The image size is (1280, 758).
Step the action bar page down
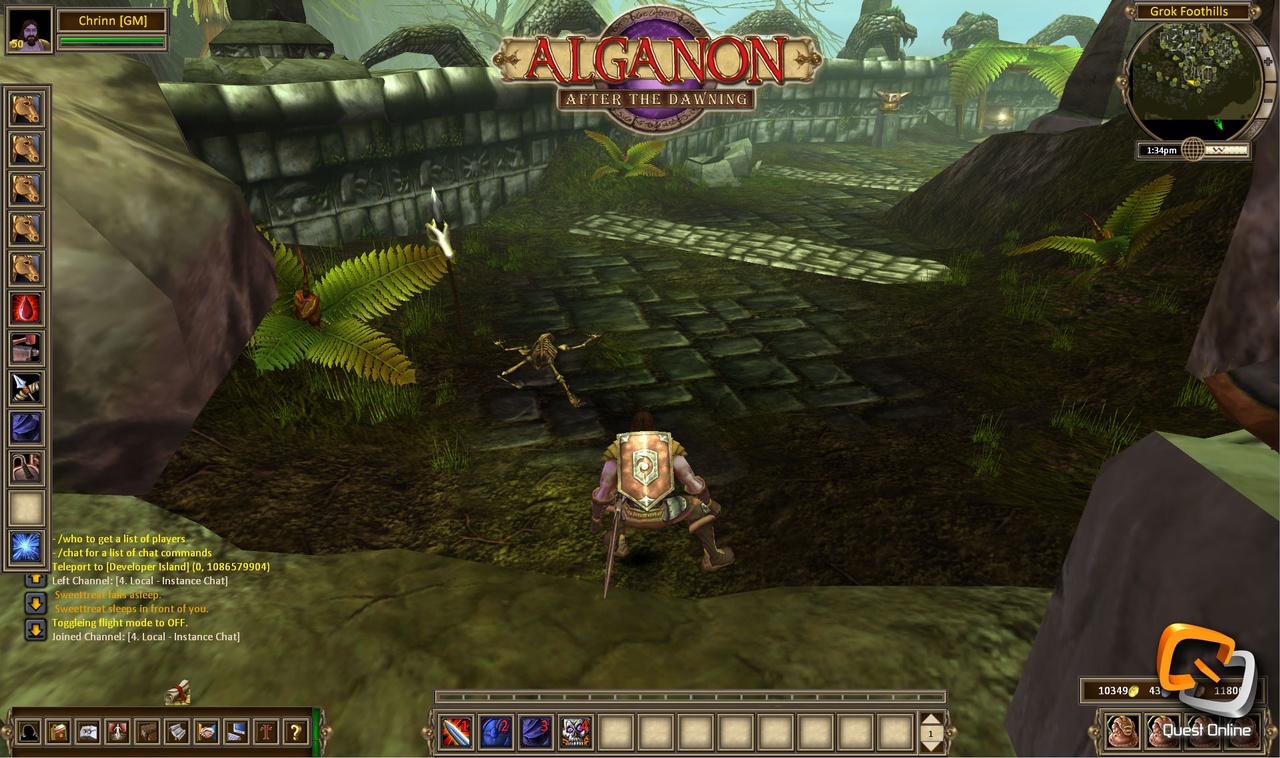point(930,745)
